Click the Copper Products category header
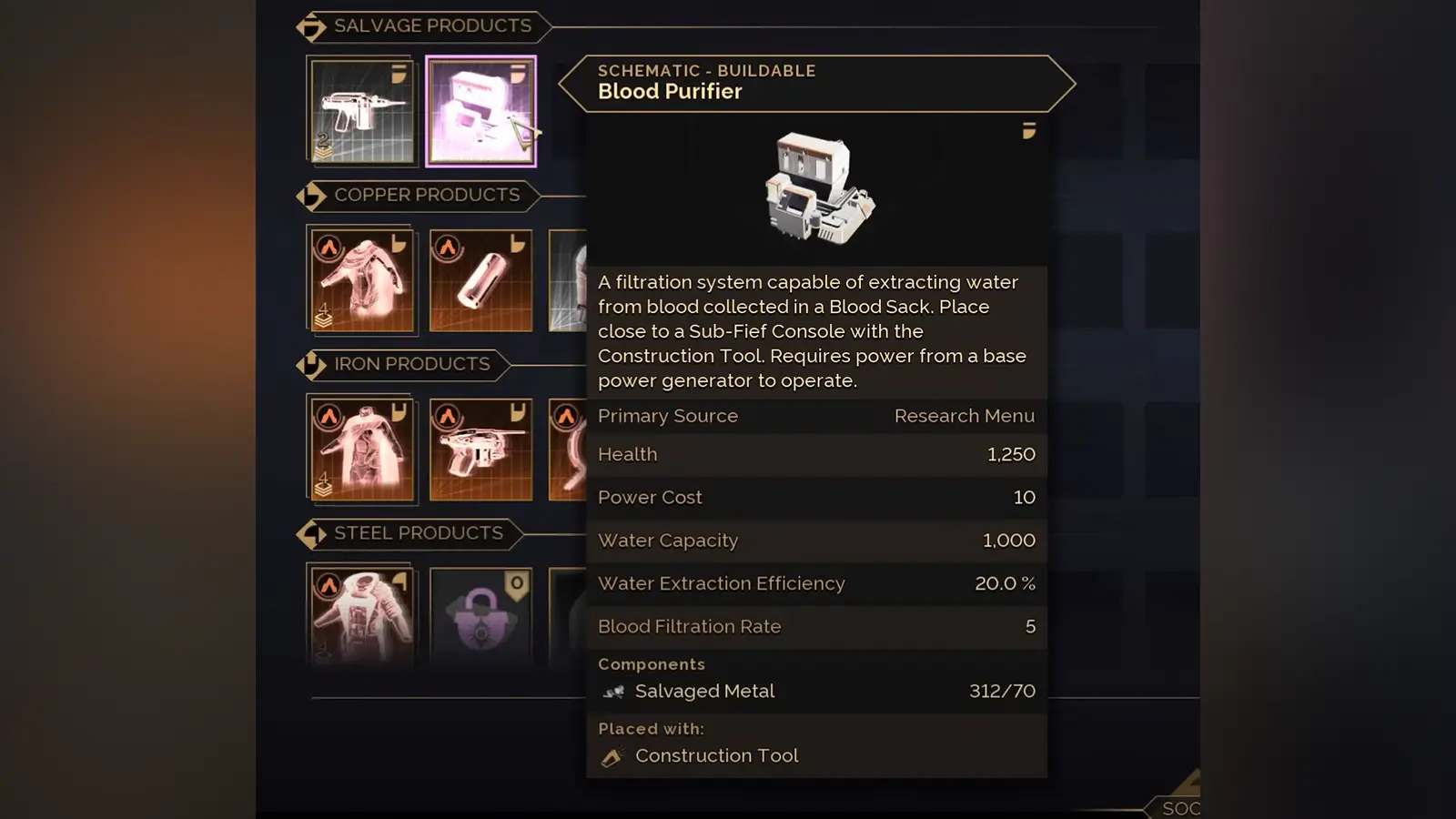Screen dimensions: 1456x819 click(426, 195)
